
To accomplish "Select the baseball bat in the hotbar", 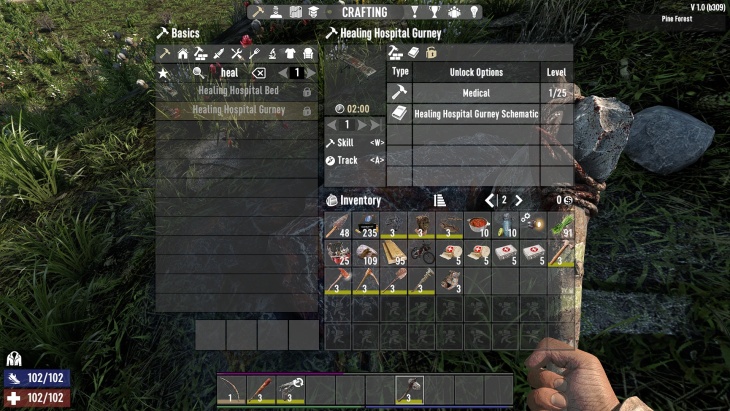I will 261,388.
